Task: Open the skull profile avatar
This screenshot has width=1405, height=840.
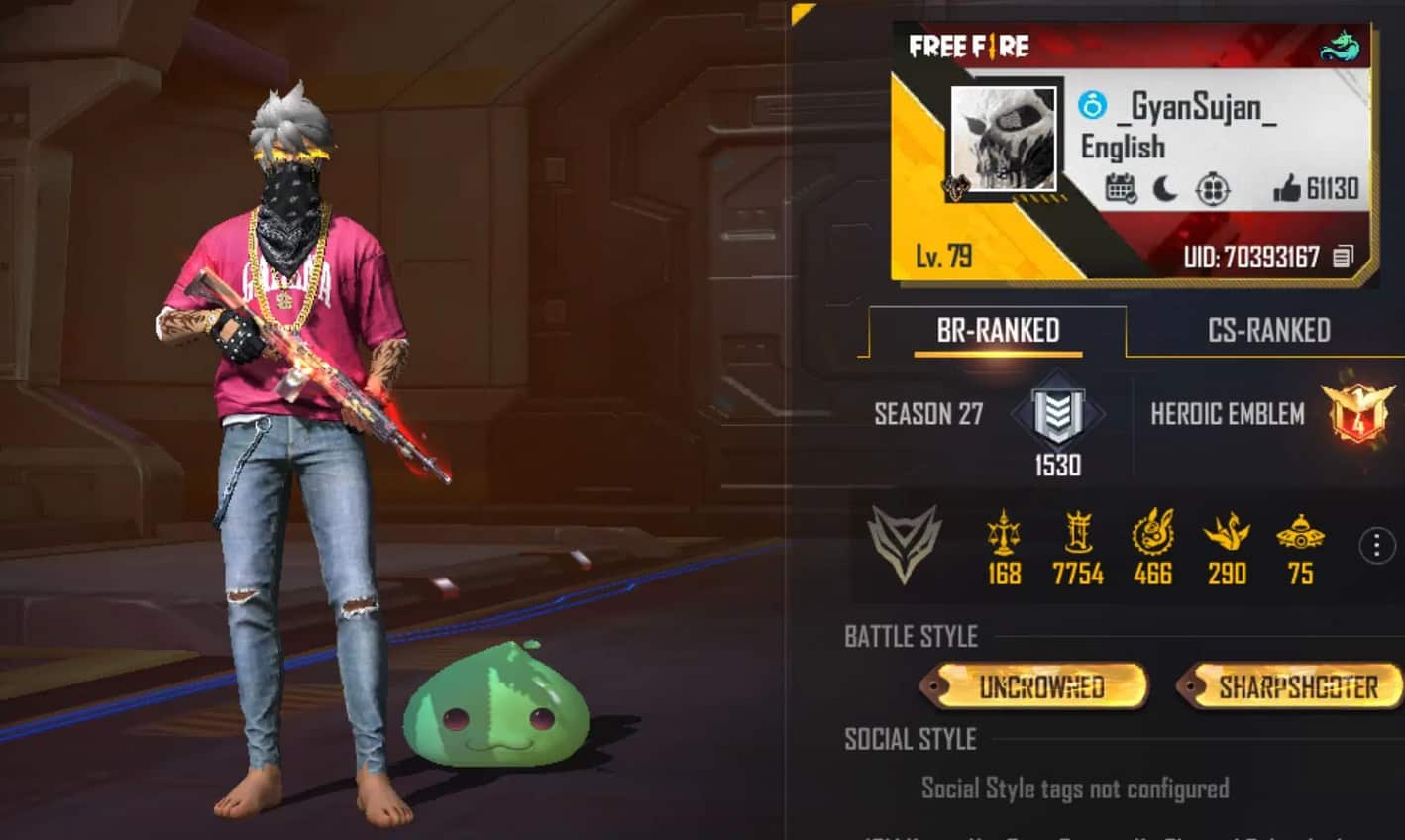Action: (1003, 139)
